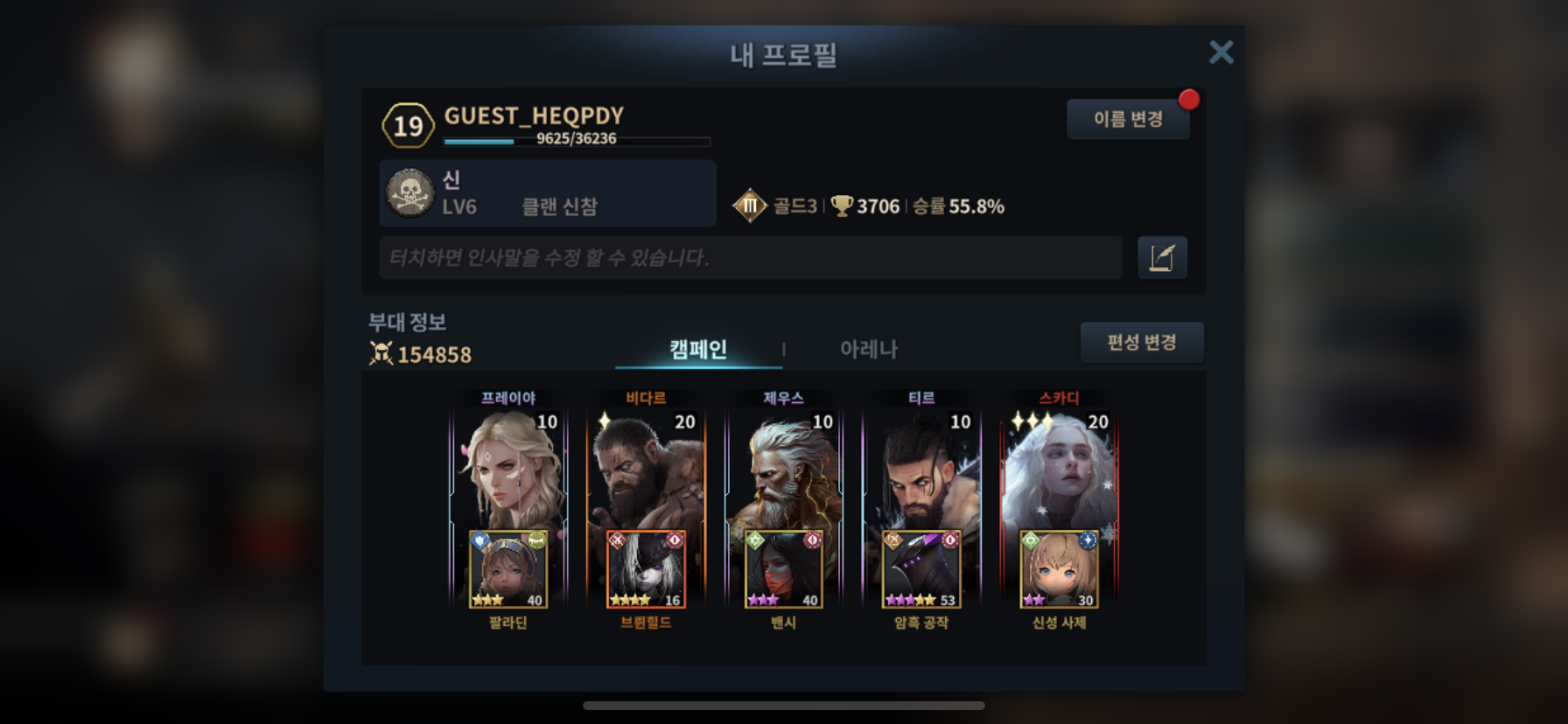Inspect the 브린힐드 unit portrait
The image size is (1568, 724).
[646, 570]
